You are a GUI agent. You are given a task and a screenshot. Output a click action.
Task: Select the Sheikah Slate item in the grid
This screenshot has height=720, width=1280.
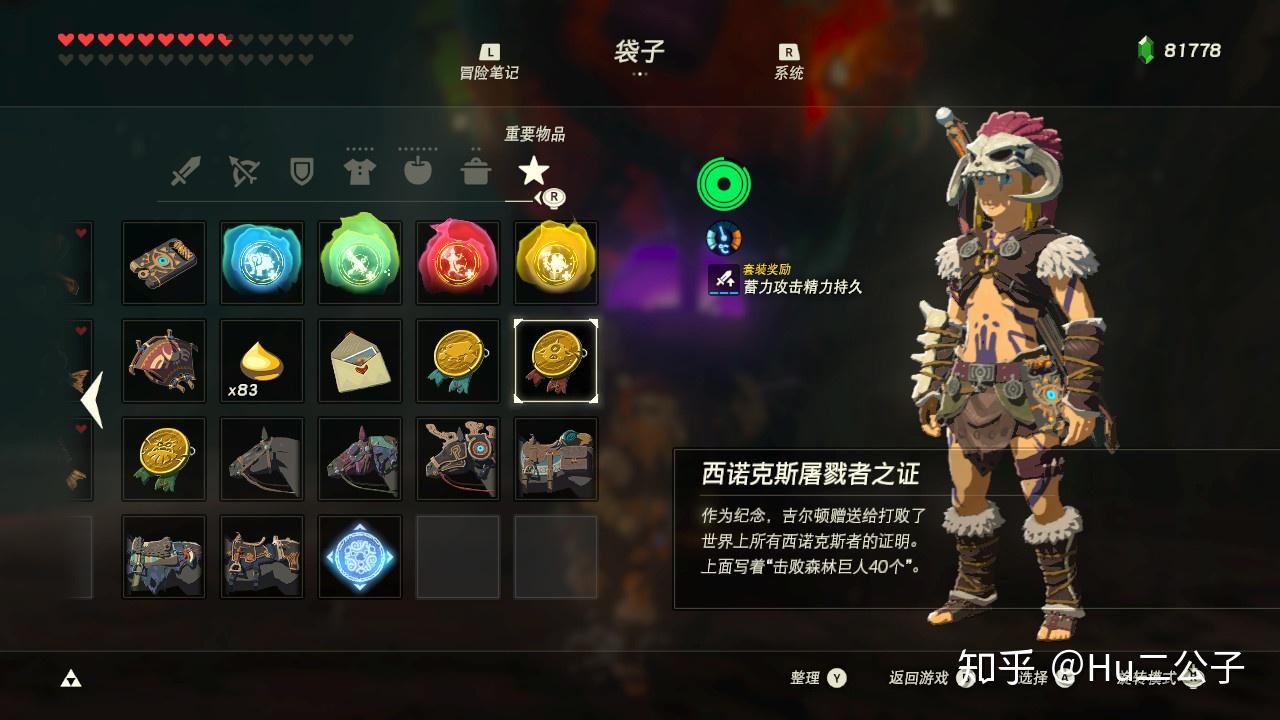(x=163, y=262)
